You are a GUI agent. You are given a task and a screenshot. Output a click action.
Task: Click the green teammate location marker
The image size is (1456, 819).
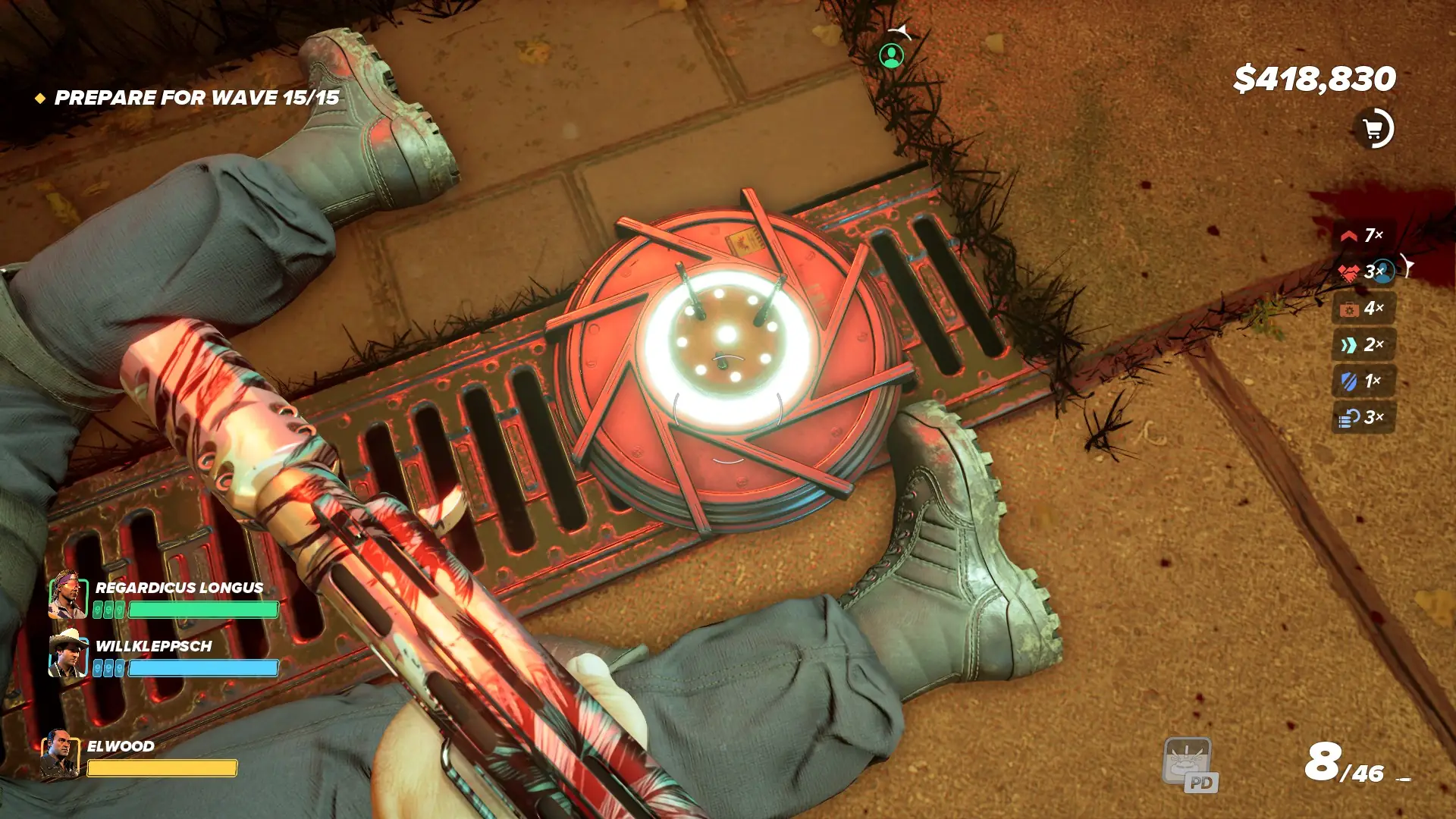pos(891,56)
